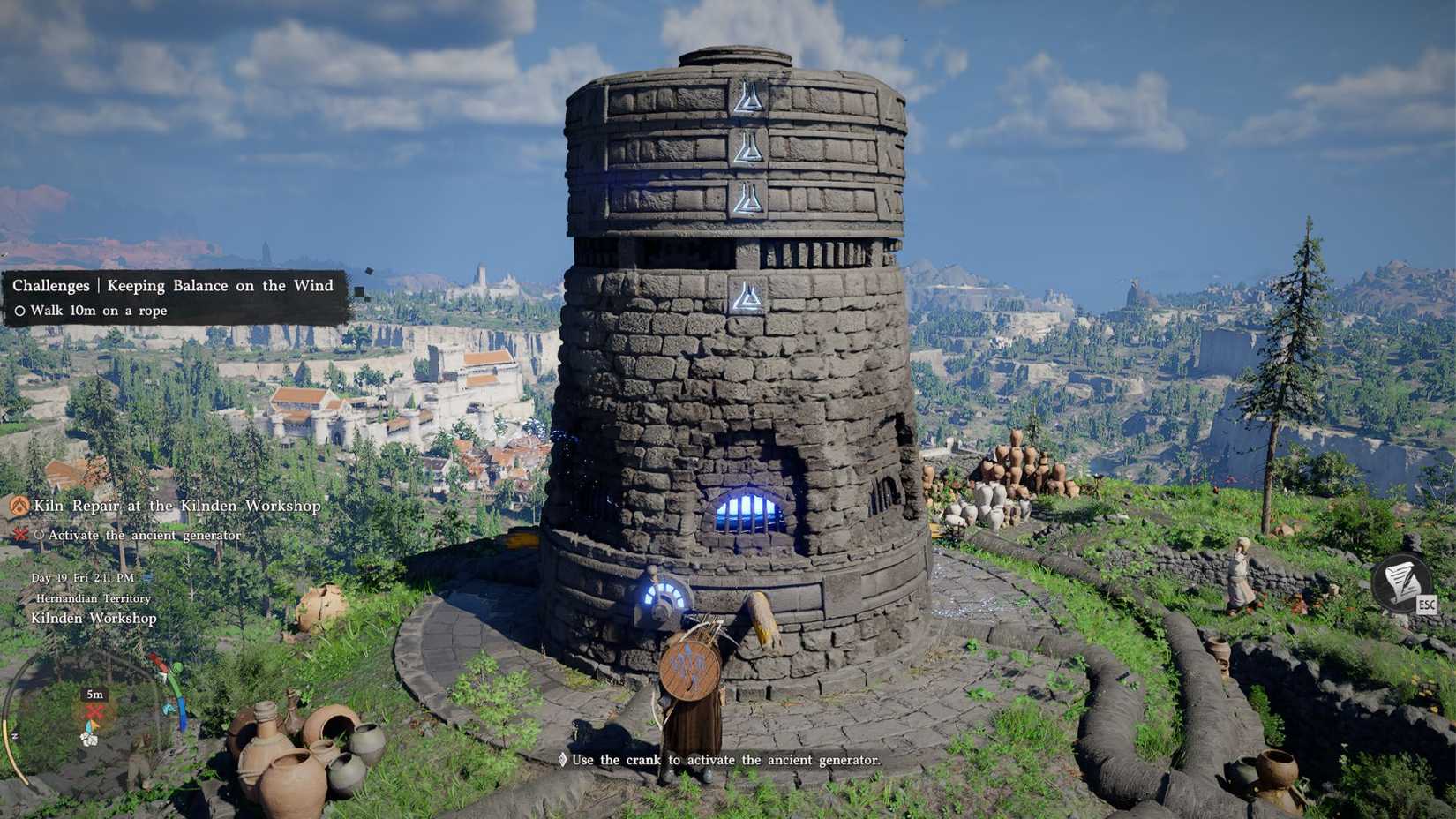
Task: Select the Challenges header tab
Action: click(50, 285)
